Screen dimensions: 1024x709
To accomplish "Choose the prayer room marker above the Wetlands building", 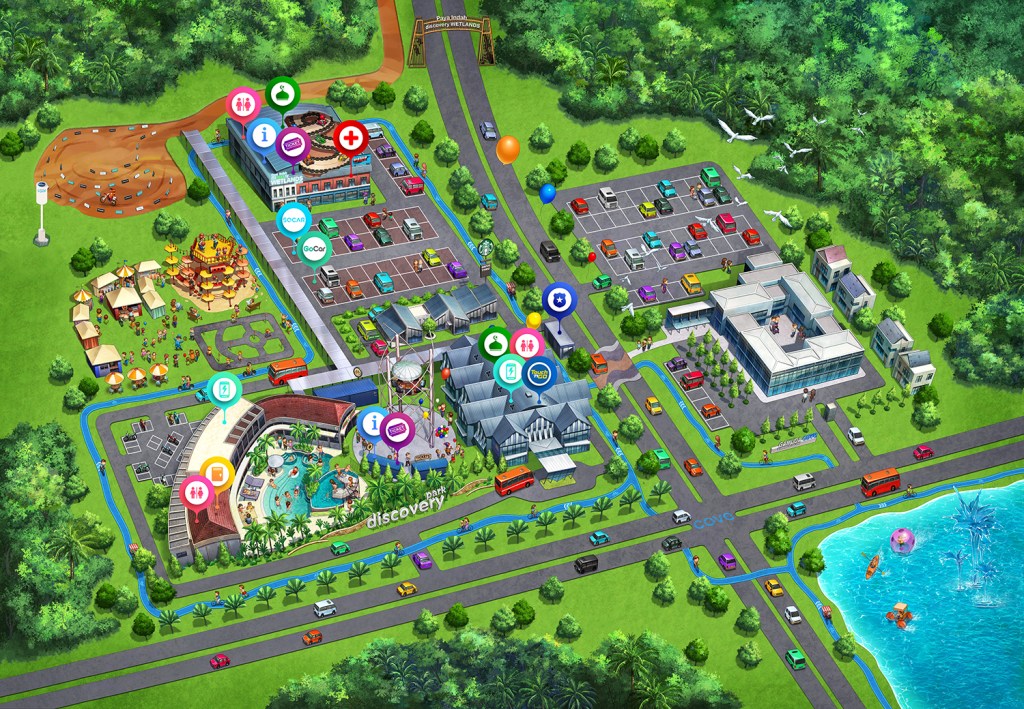I will (x=281, y=93).
